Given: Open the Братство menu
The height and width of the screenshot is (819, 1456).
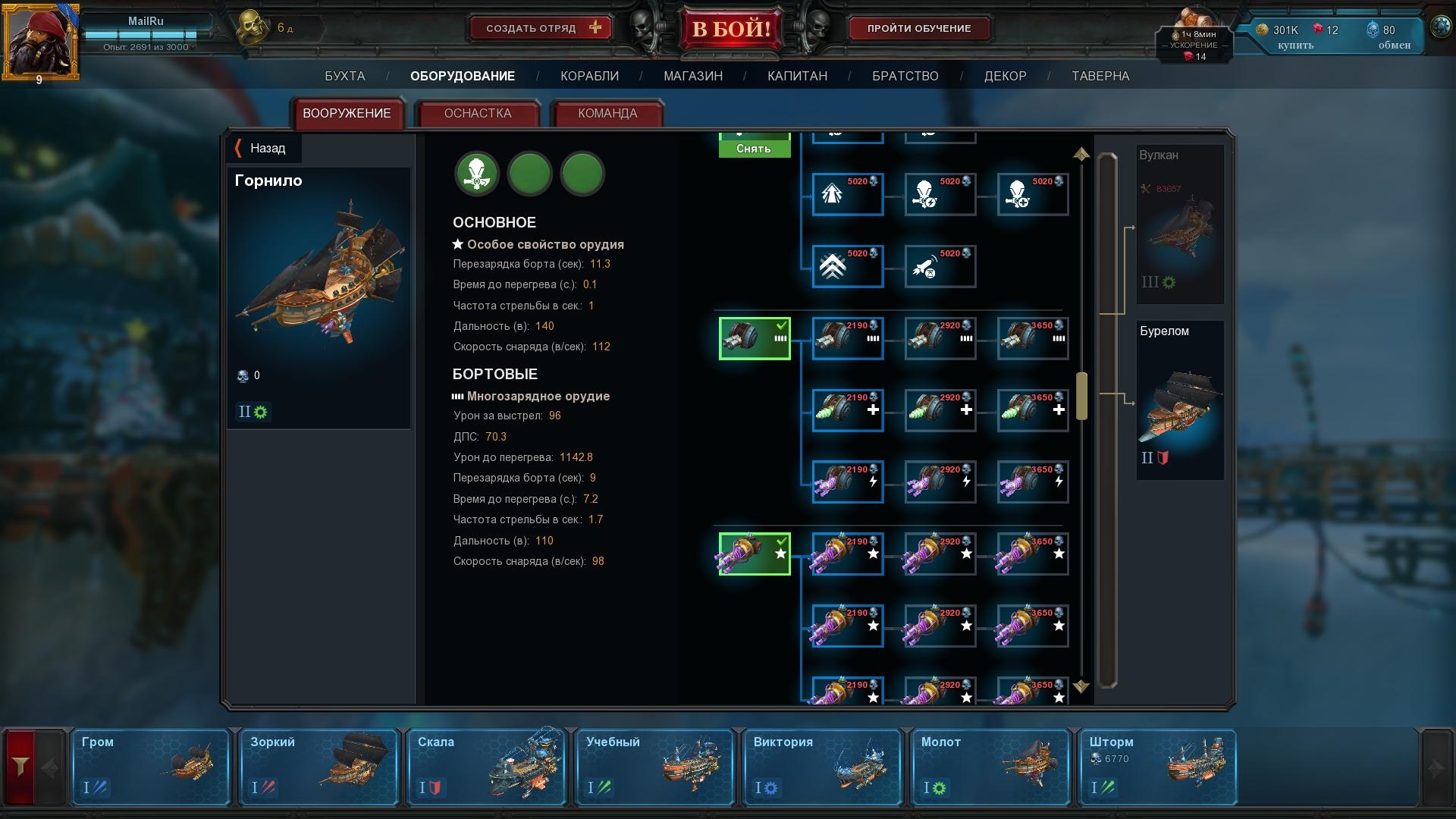Looking at the screenshot, I should pos(905,76).
